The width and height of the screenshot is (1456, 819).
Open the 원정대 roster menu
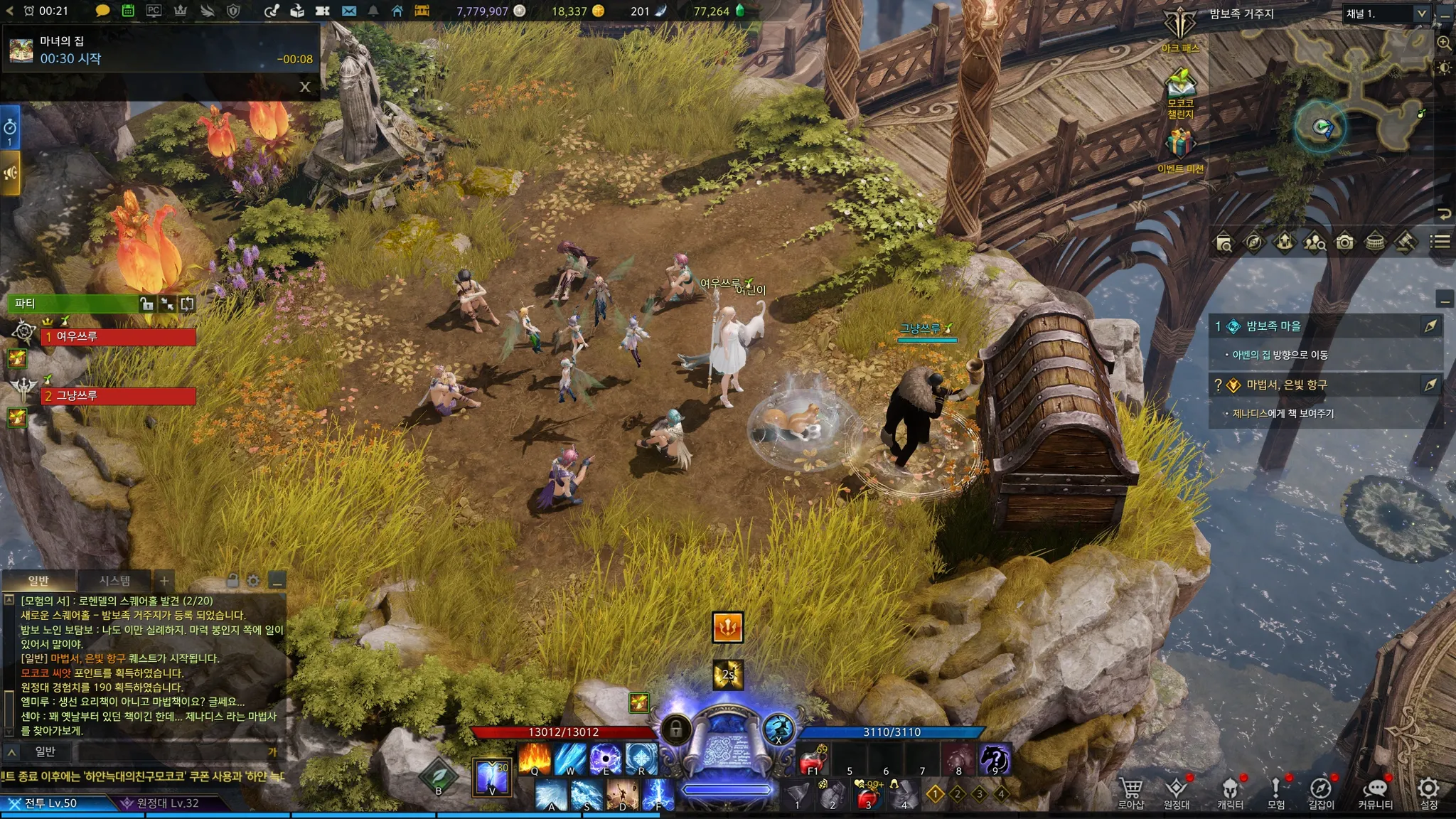1177,790
